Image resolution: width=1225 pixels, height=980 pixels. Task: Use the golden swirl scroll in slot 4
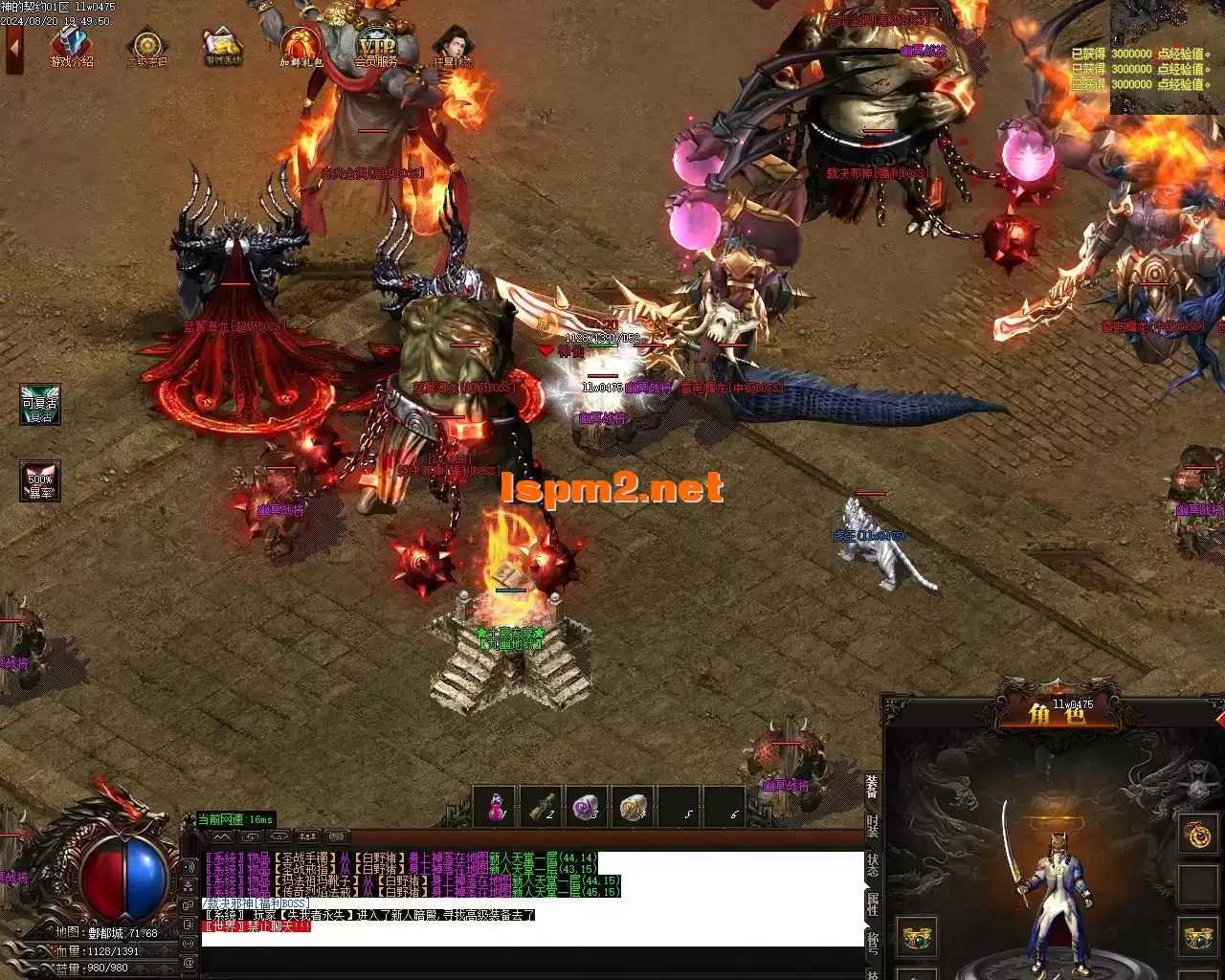click(x=632, y=808)
